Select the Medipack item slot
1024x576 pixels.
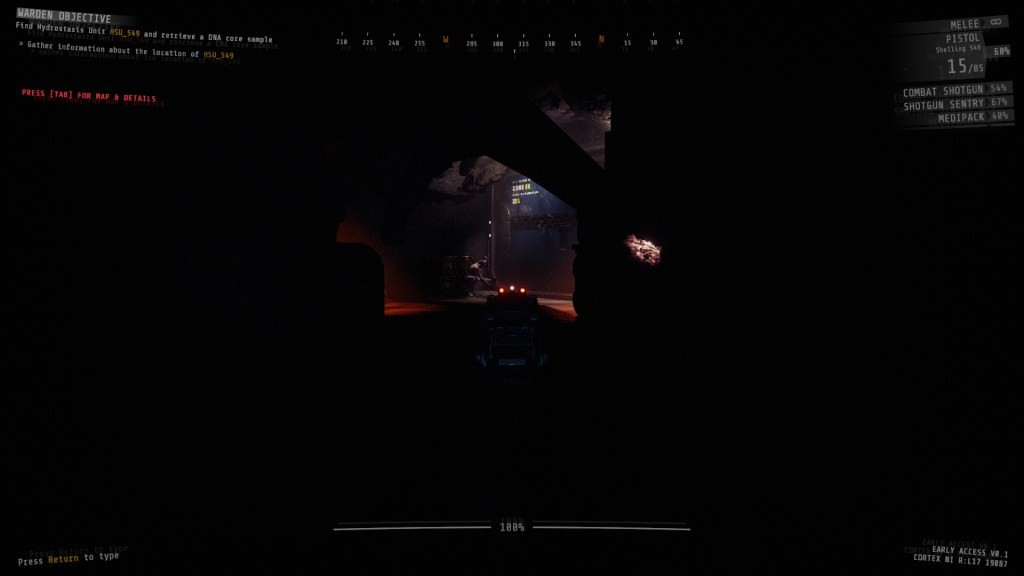coord(962,118)
